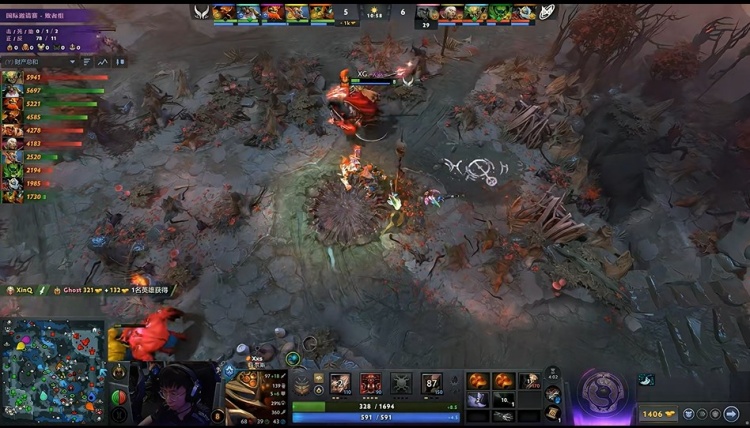The width and height of the screenshot is (750, 428).
Task: Select the first hero portrait in the top bar
Action: pos(223,12)
